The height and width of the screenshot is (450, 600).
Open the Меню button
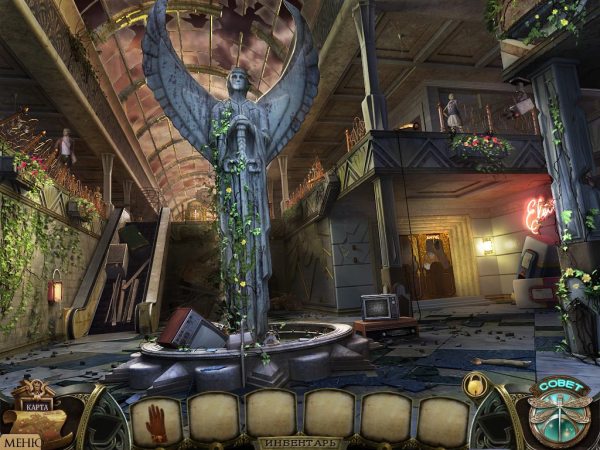click(19, 440)
